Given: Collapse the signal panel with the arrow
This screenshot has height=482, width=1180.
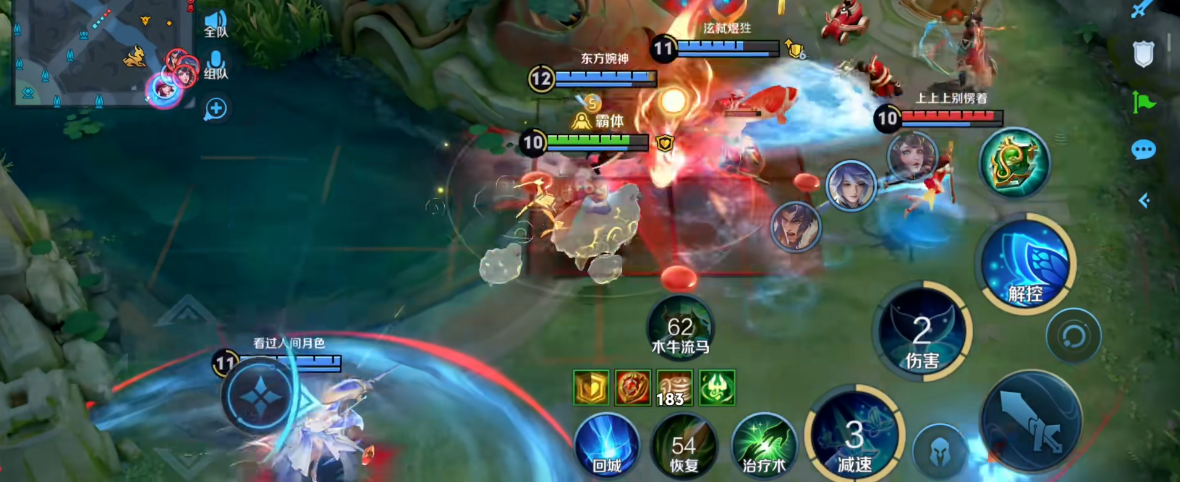Looking at the screenshot, I should (x=1144, y=200).
